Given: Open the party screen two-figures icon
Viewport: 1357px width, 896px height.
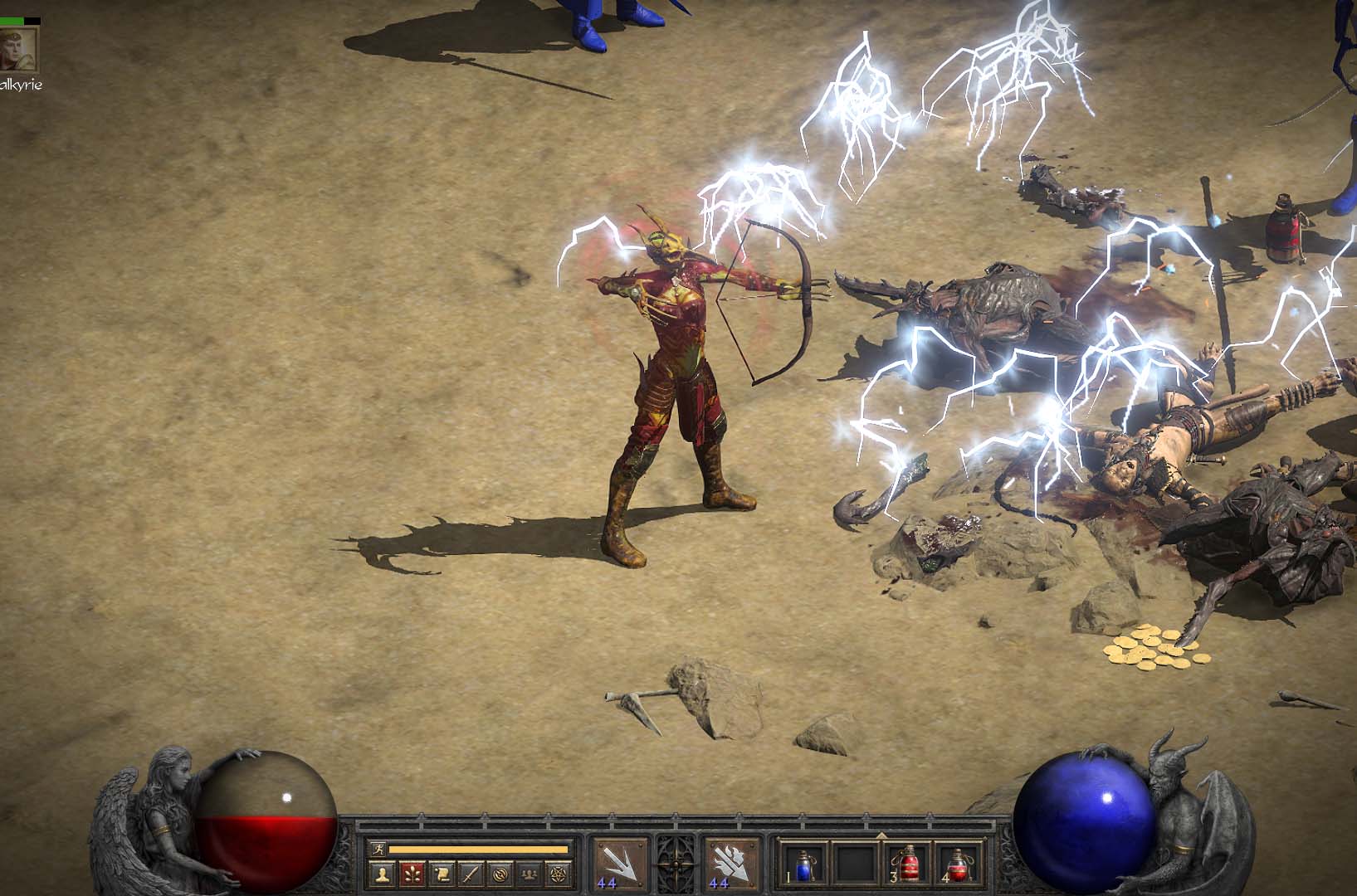Looking at the screenshot, I should click(530, 873).
